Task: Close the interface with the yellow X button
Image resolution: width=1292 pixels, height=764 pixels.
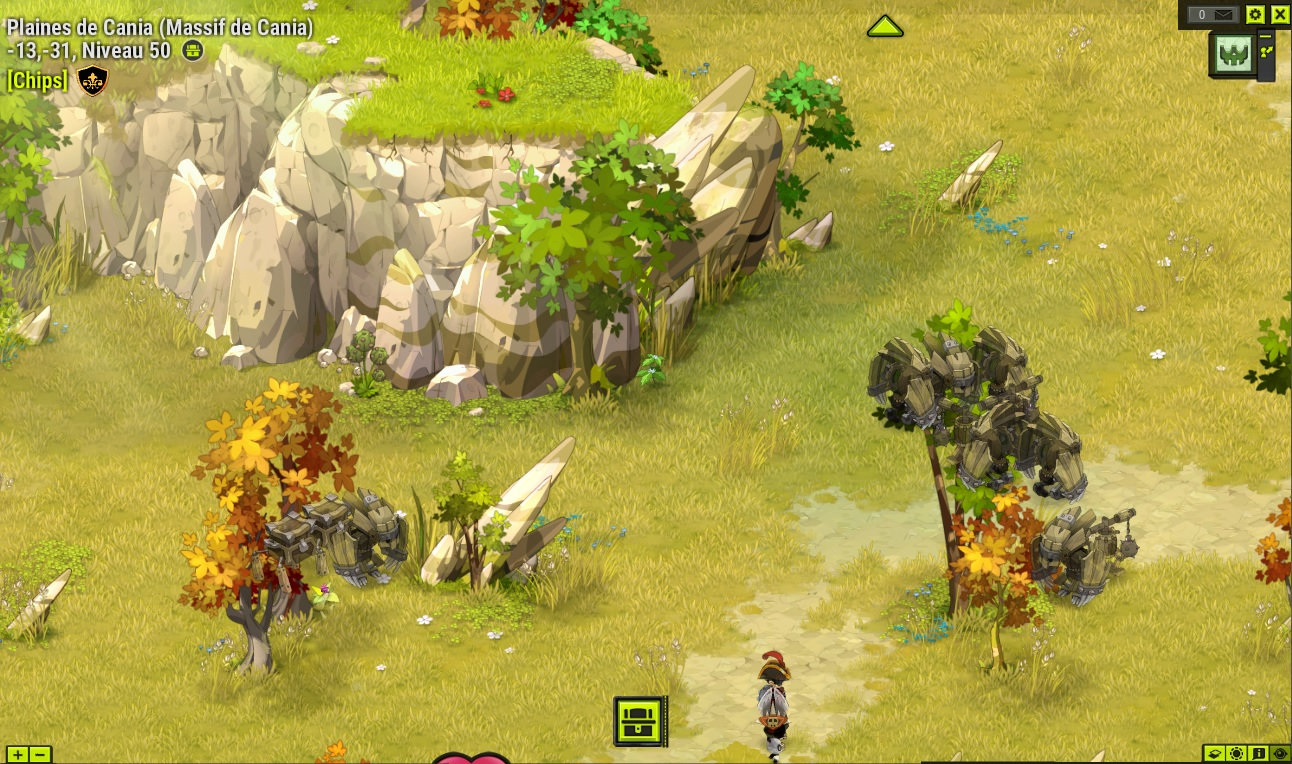Action: tap(1281, 14)
